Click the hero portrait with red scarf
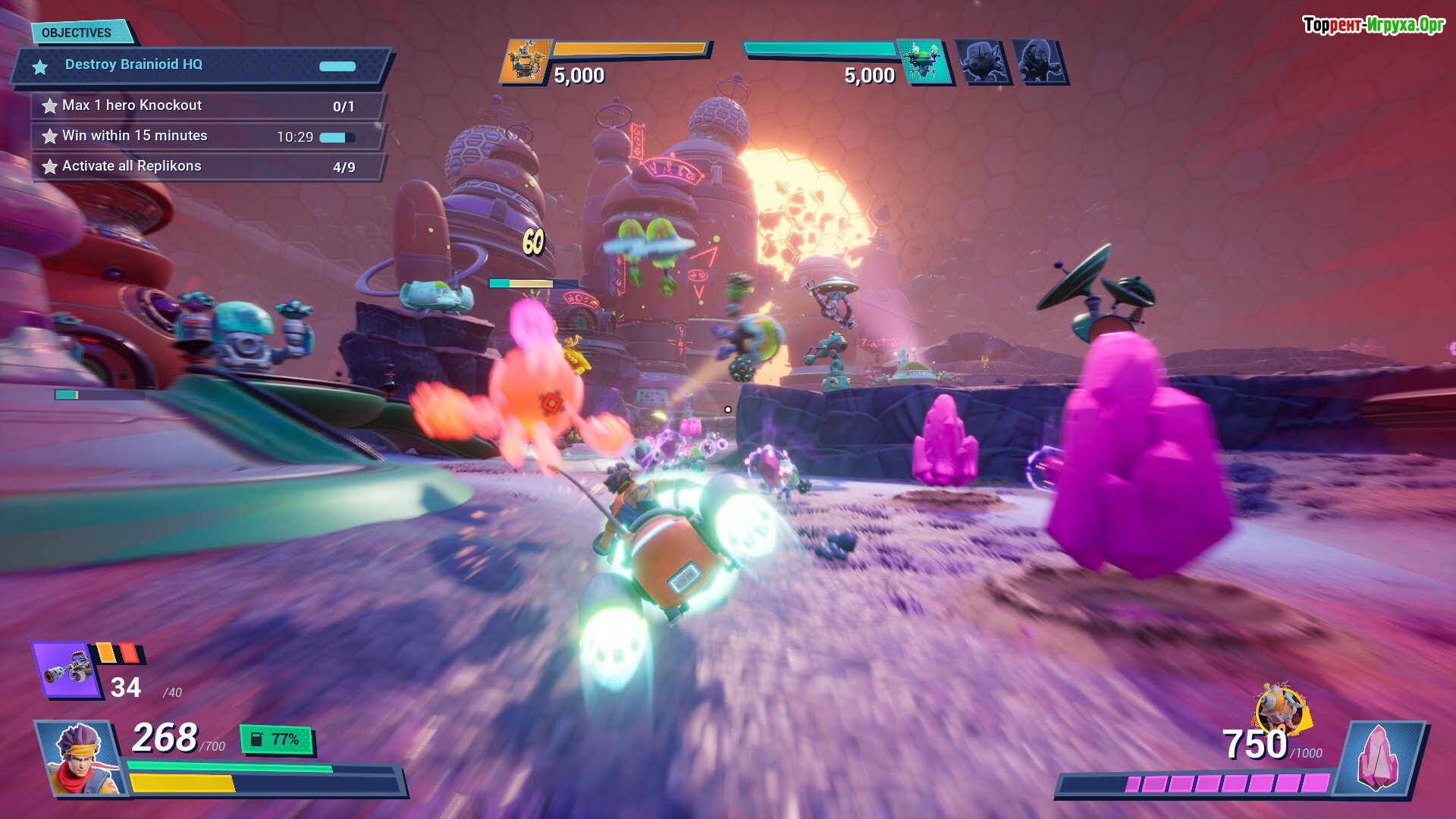The height and width of the screenshot is (819, 1456). click(x=80, y=759)
